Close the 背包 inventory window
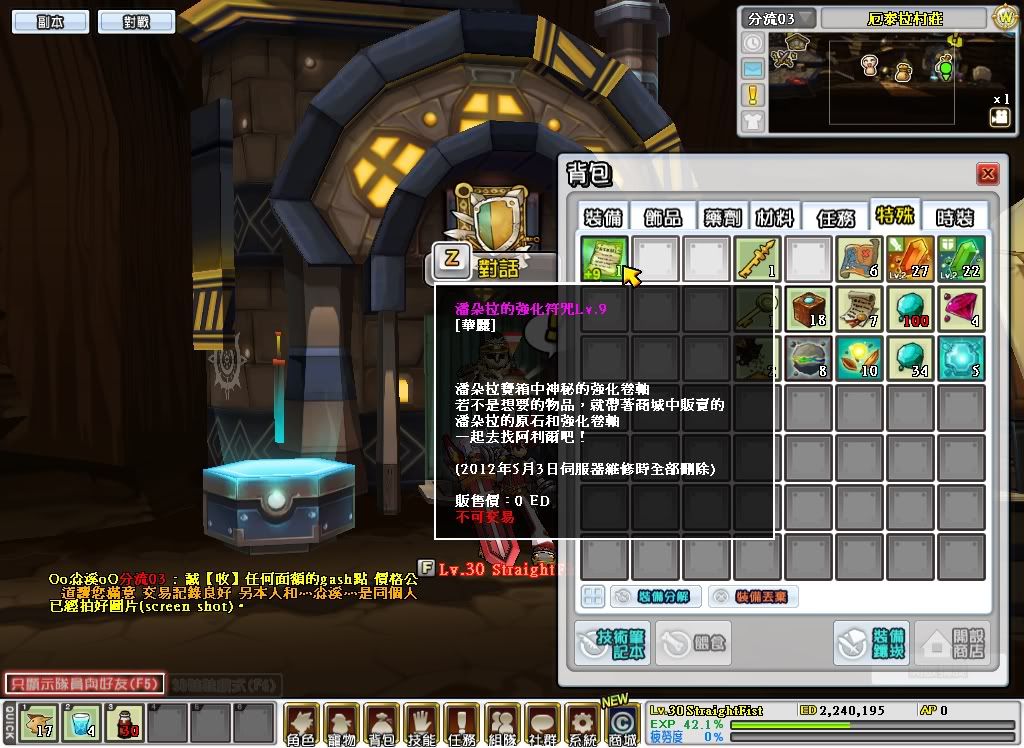Screen dimensions: 1024x748 988,174
